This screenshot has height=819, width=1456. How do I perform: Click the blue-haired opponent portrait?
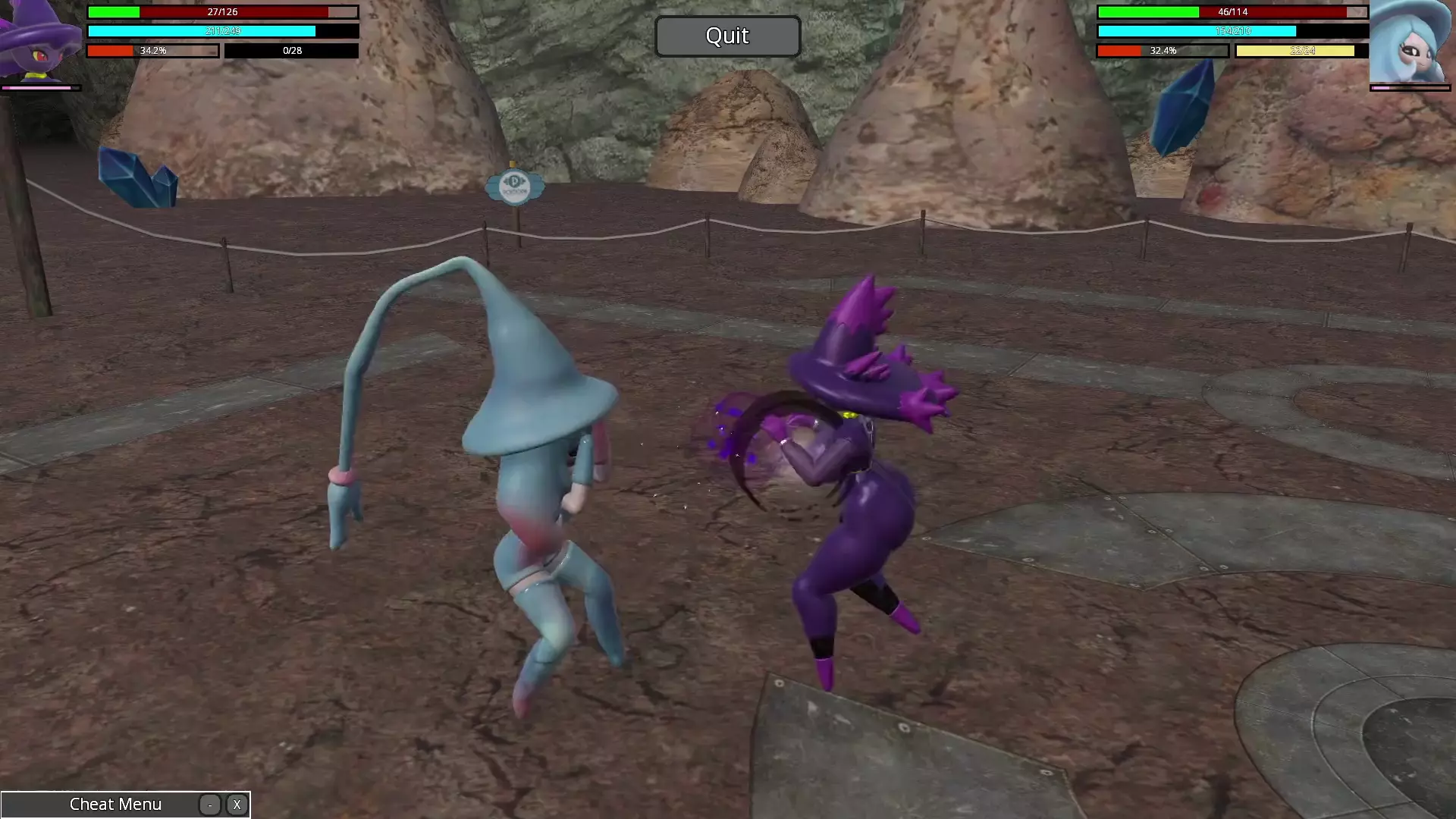(1410, 42)
